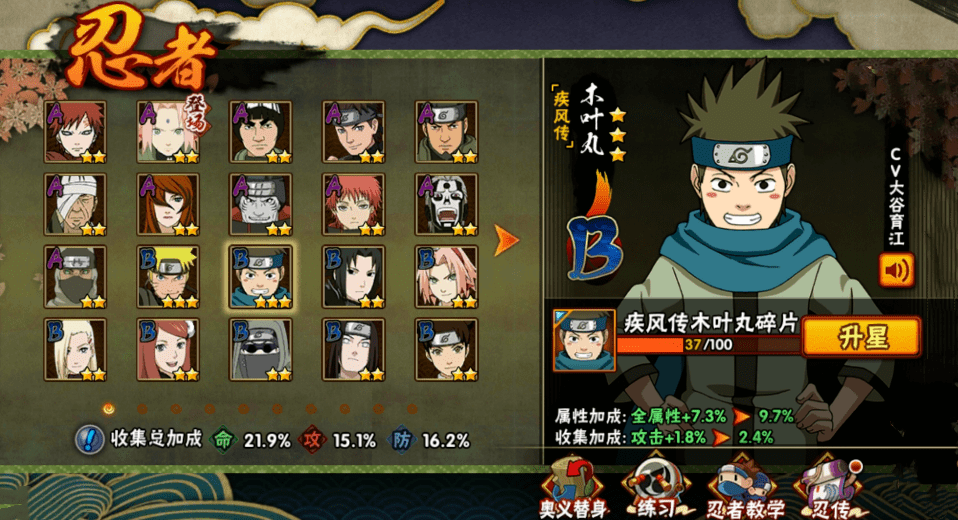Choose the Tenten portrait with hair buns
958x520 pixels.
[x=446, y=349]
